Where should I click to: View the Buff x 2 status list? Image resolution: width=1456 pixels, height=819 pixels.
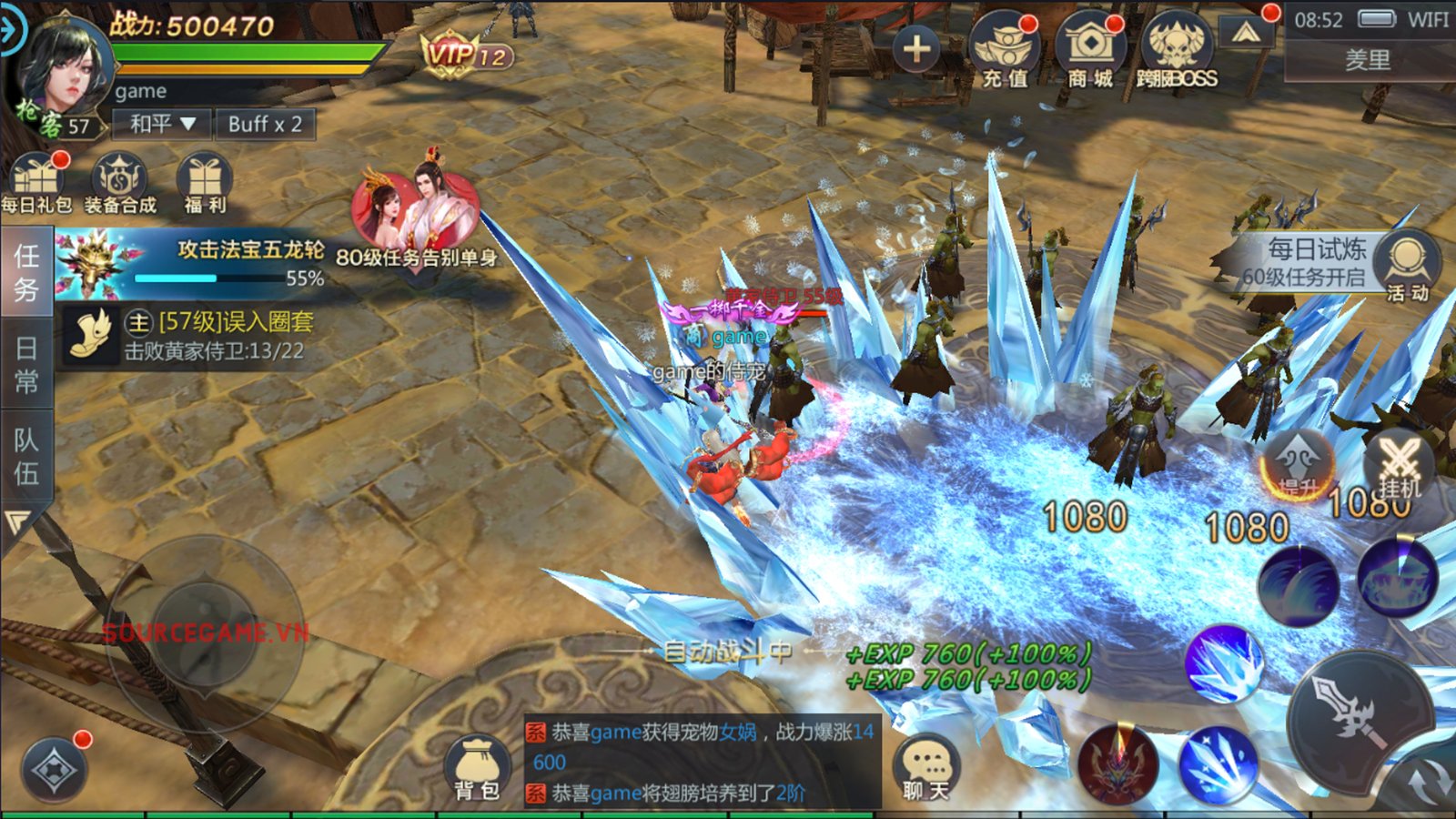[x=265, y=124]
